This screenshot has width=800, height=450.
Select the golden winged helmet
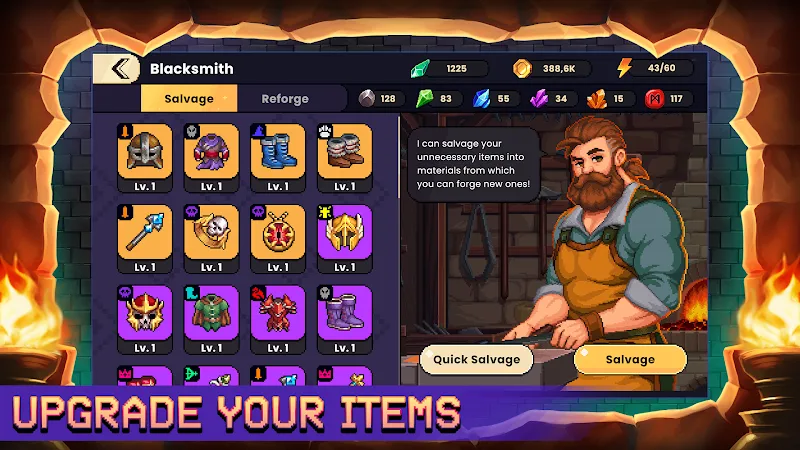point(345,232)
